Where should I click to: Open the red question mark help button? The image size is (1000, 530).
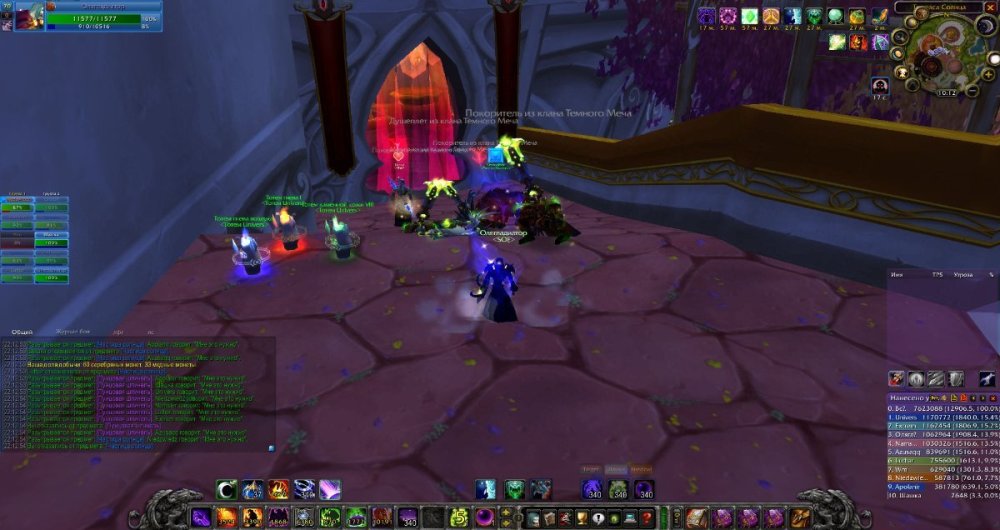pyautogui.click(x=648, y=517)
